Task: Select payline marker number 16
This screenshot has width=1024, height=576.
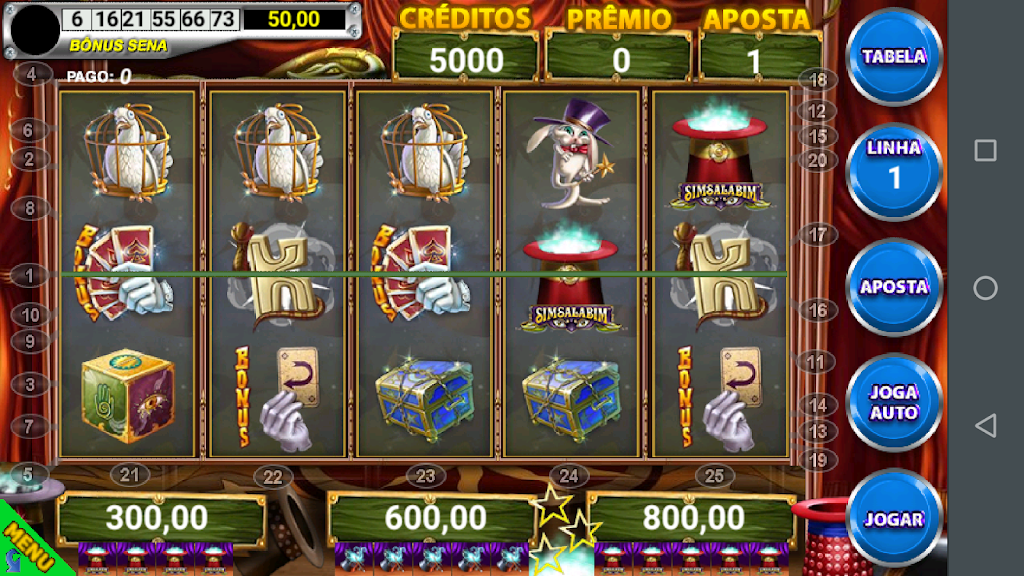Action: pos(819,311)
